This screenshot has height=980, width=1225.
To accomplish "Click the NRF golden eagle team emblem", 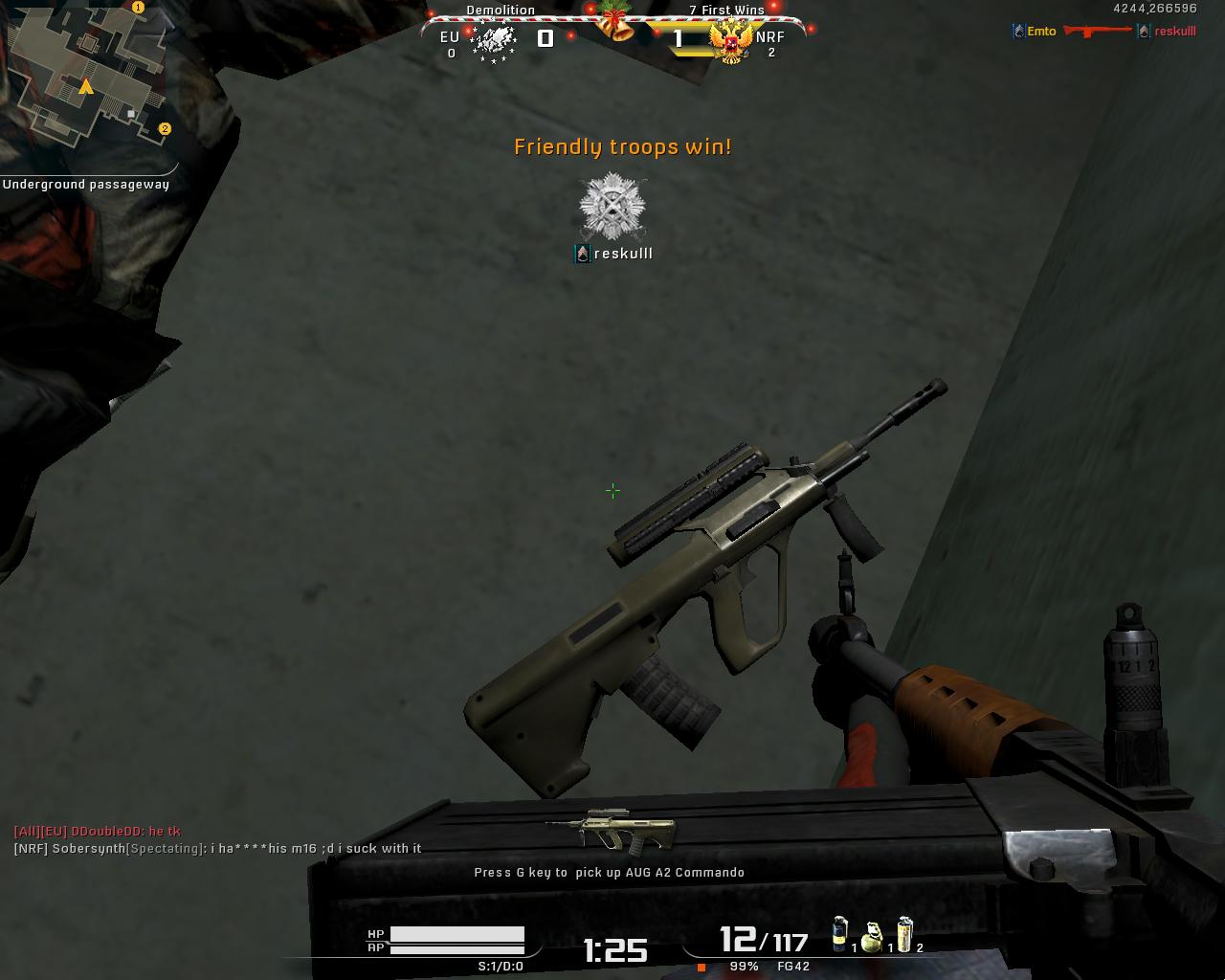I will [x=729, y=45].
